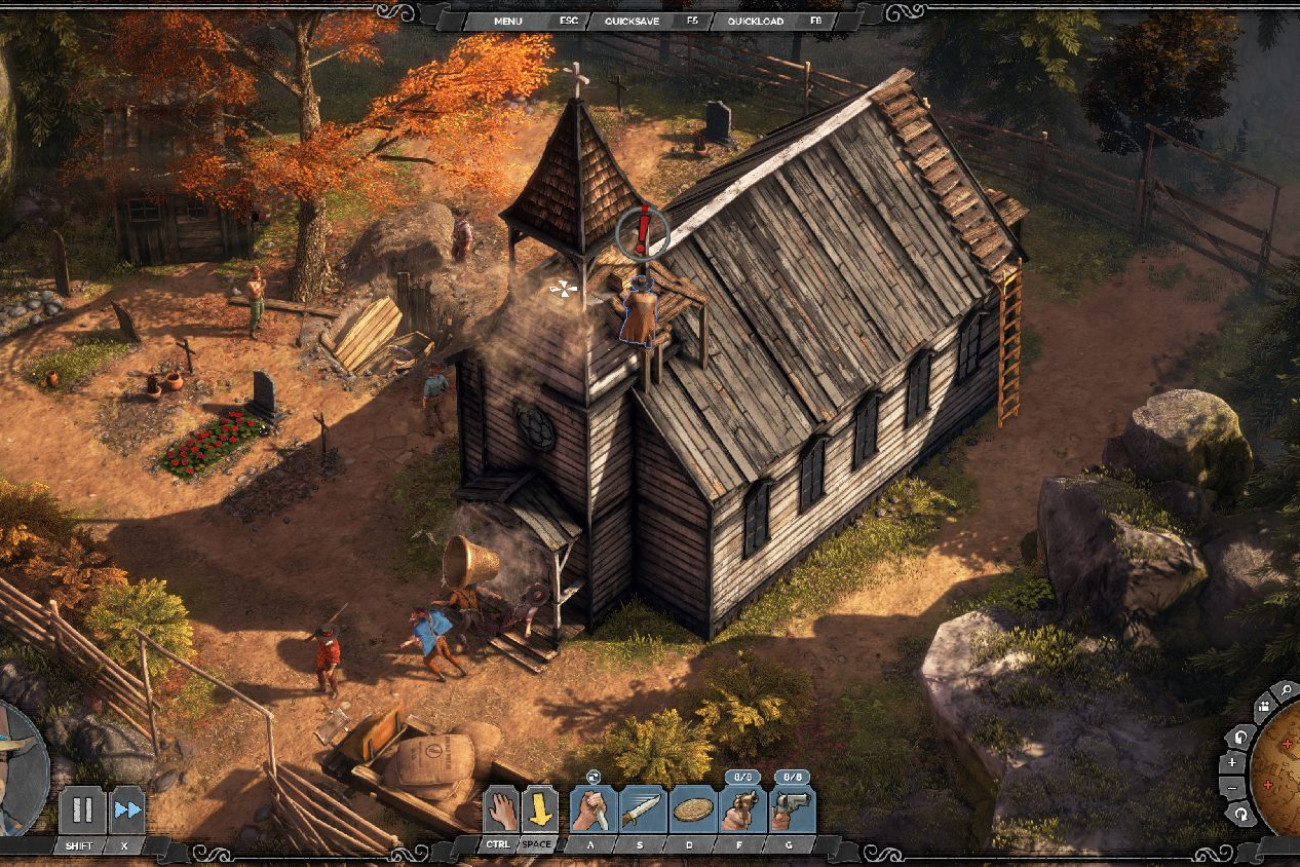
Task: Select the open hand interact icon
Action: point(501,810)
